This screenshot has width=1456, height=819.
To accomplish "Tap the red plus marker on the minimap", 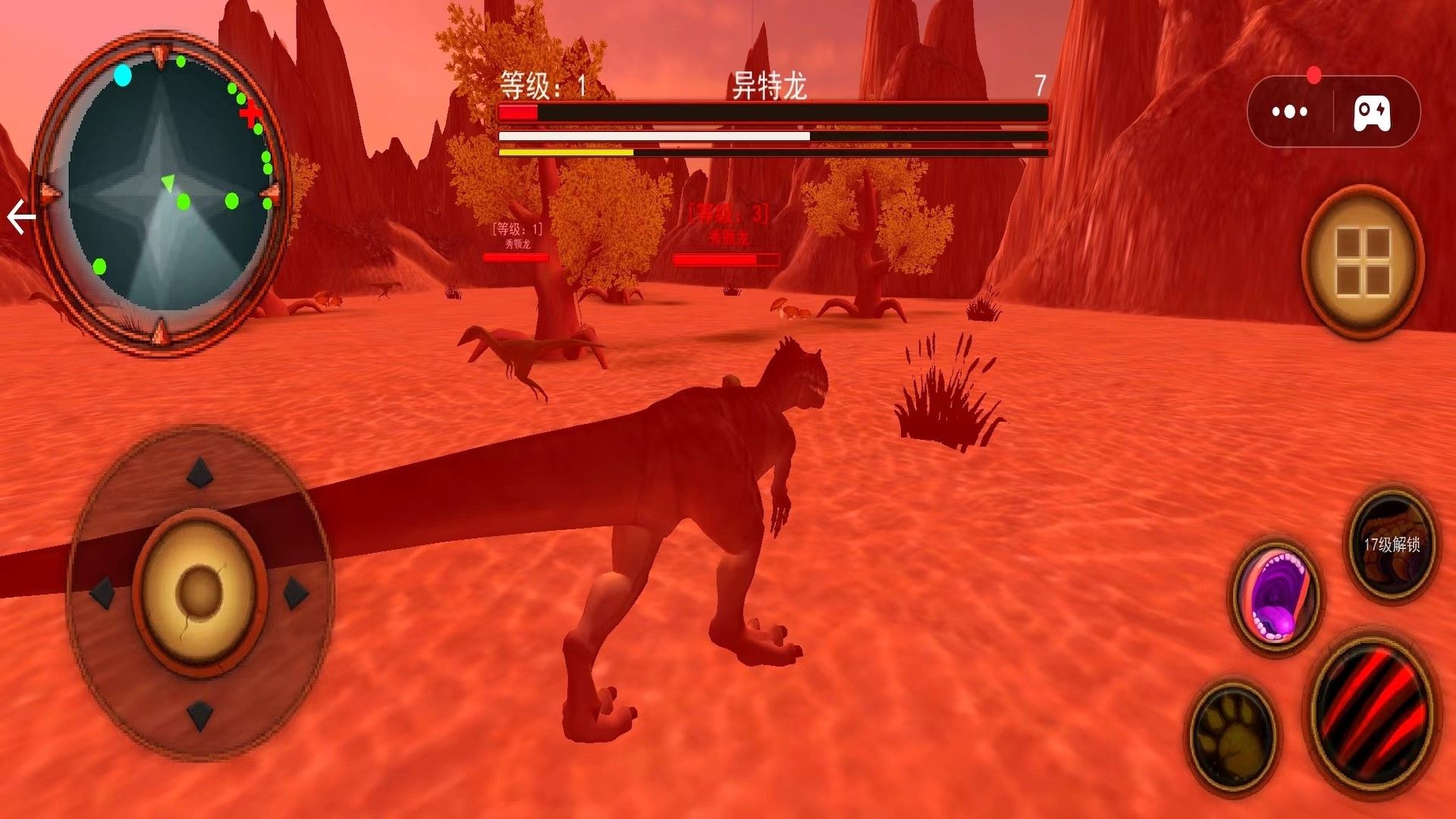I will pyautogui.click(x=251, y=111).
